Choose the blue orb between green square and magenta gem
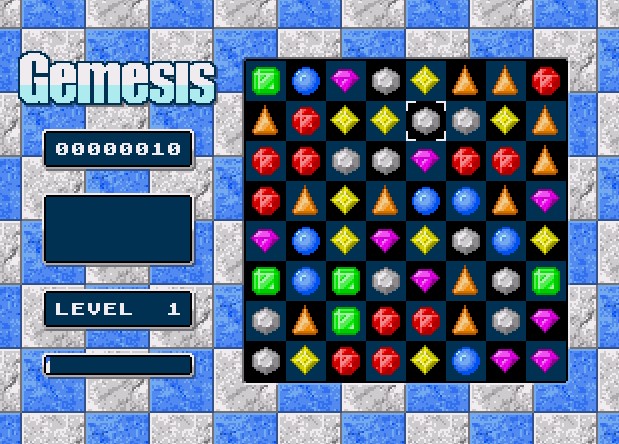Image resolution: width=619 pixels, height=444 pixels. (305, 80)
